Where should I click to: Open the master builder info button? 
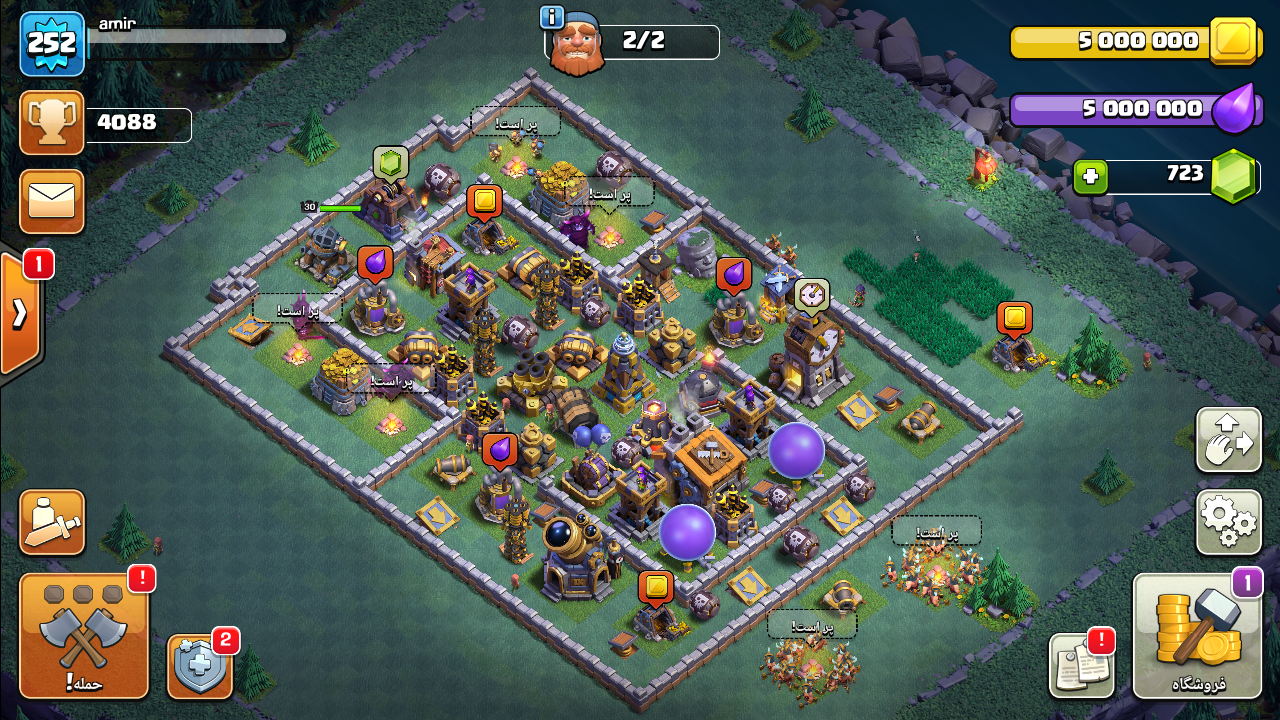552,17
